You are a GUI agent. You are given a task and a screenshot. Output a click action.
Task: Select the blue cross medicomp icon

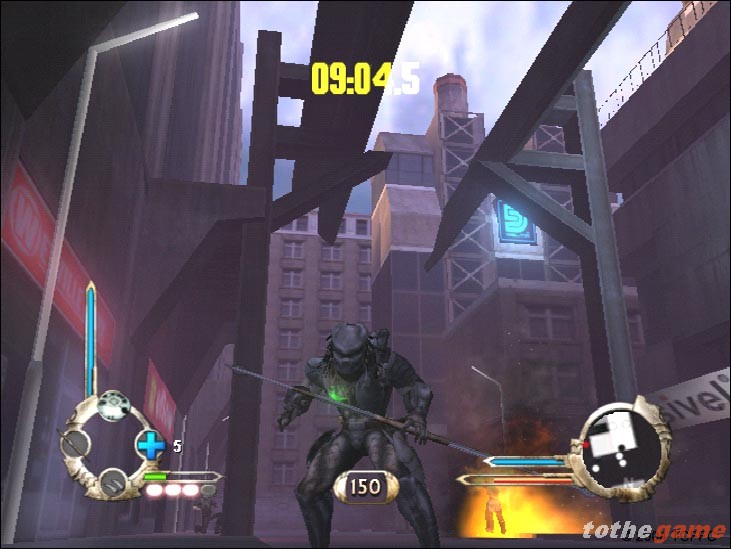pyautogui.click(x=149, y=445)
